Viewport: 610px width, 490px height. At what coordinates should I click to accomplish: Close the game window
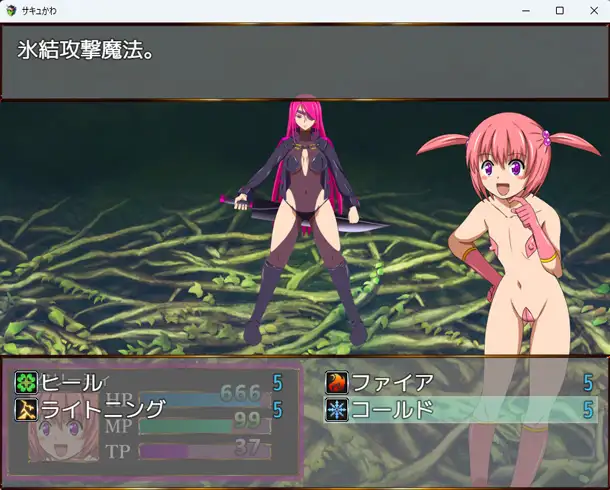tap(593, 10)
